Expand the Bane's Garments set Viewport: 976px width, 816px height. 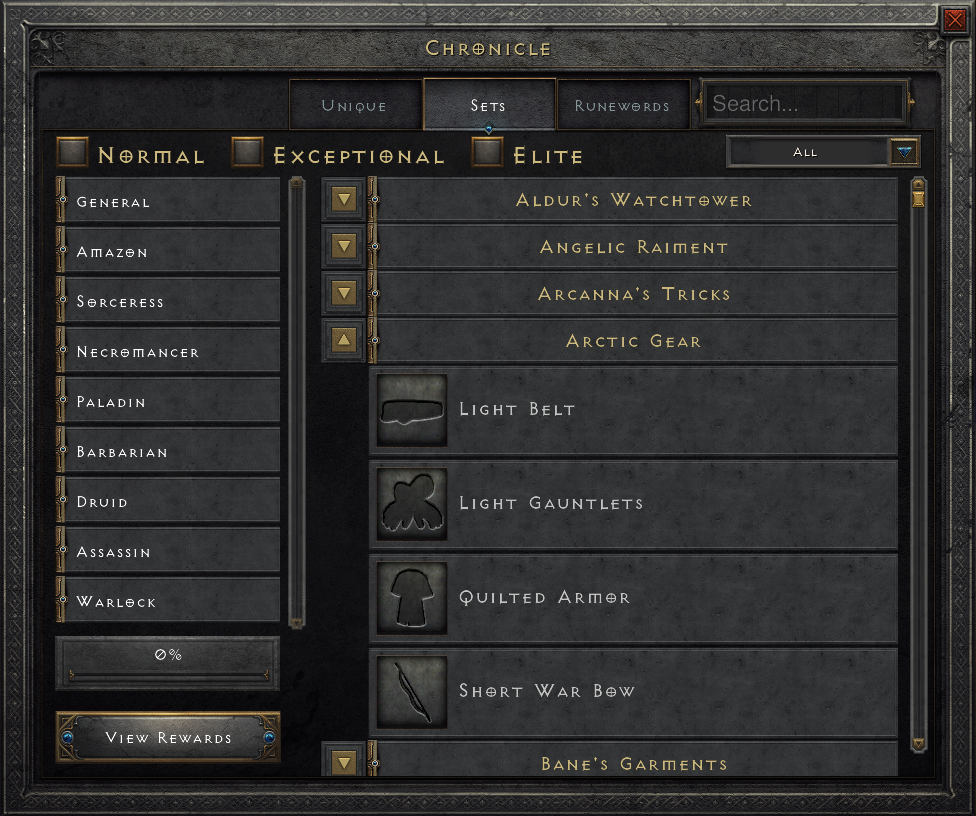click(344, 763)
